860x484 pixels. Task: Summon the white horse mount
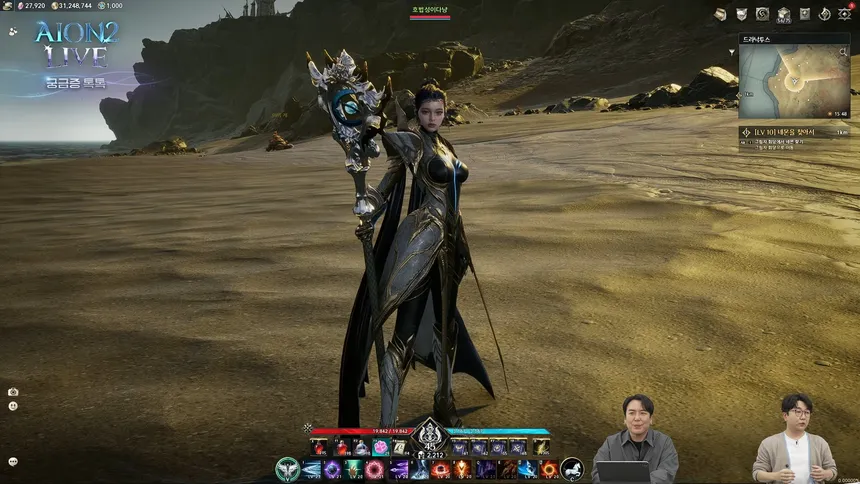tap(572, 468)
